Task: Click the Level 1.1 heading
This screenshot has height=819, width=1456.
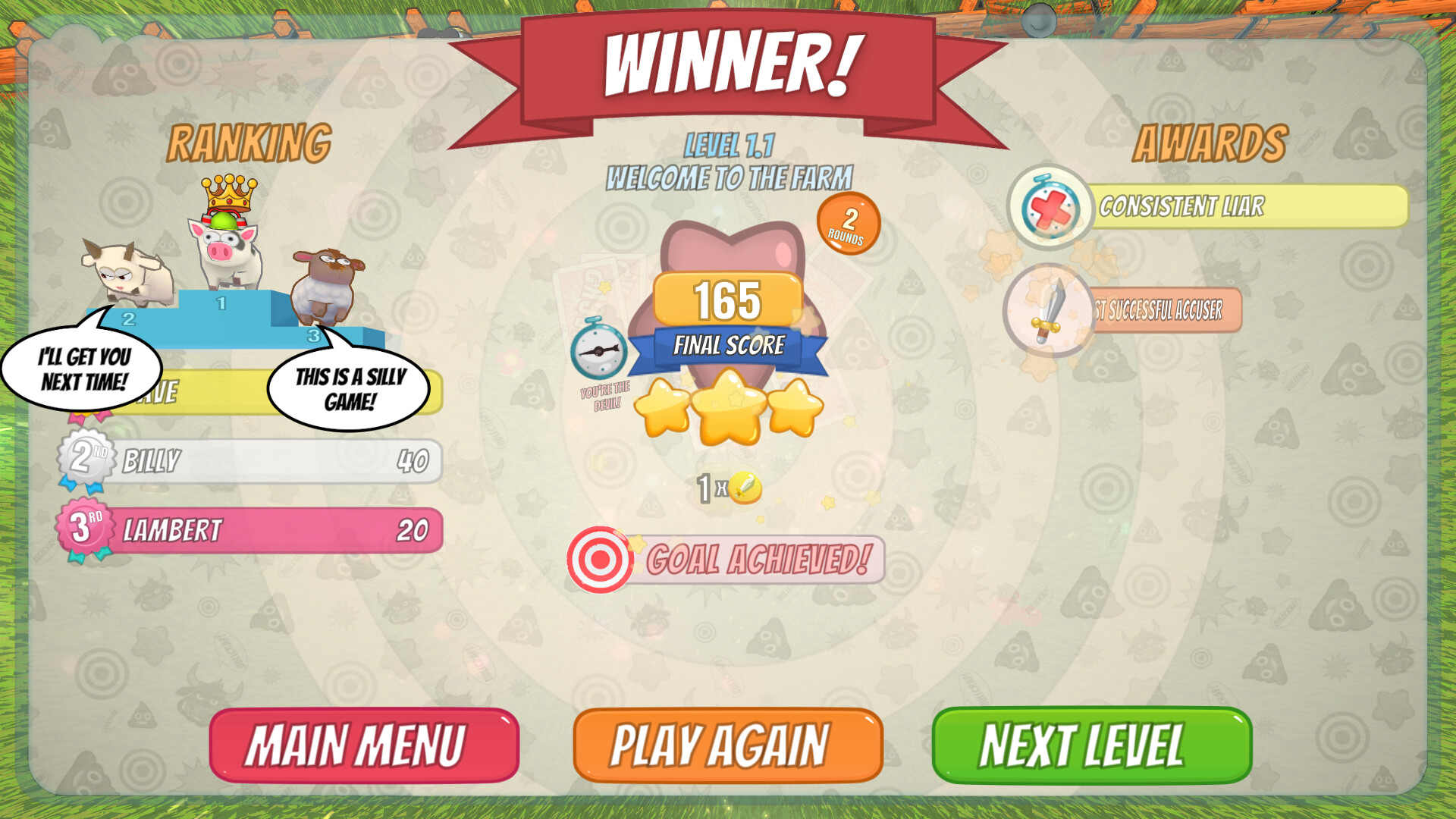Action: point(730,146)
